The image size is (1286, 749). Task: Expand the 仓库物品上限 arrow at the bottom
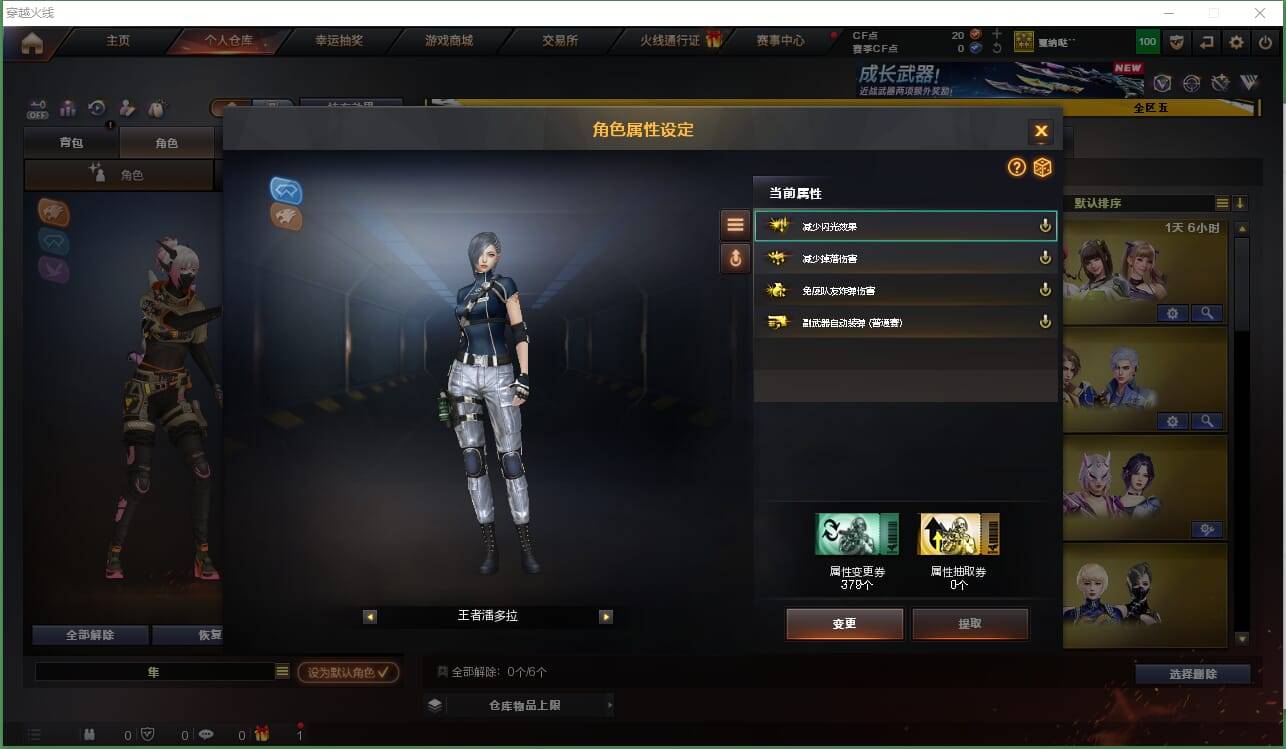pos(610,705)
